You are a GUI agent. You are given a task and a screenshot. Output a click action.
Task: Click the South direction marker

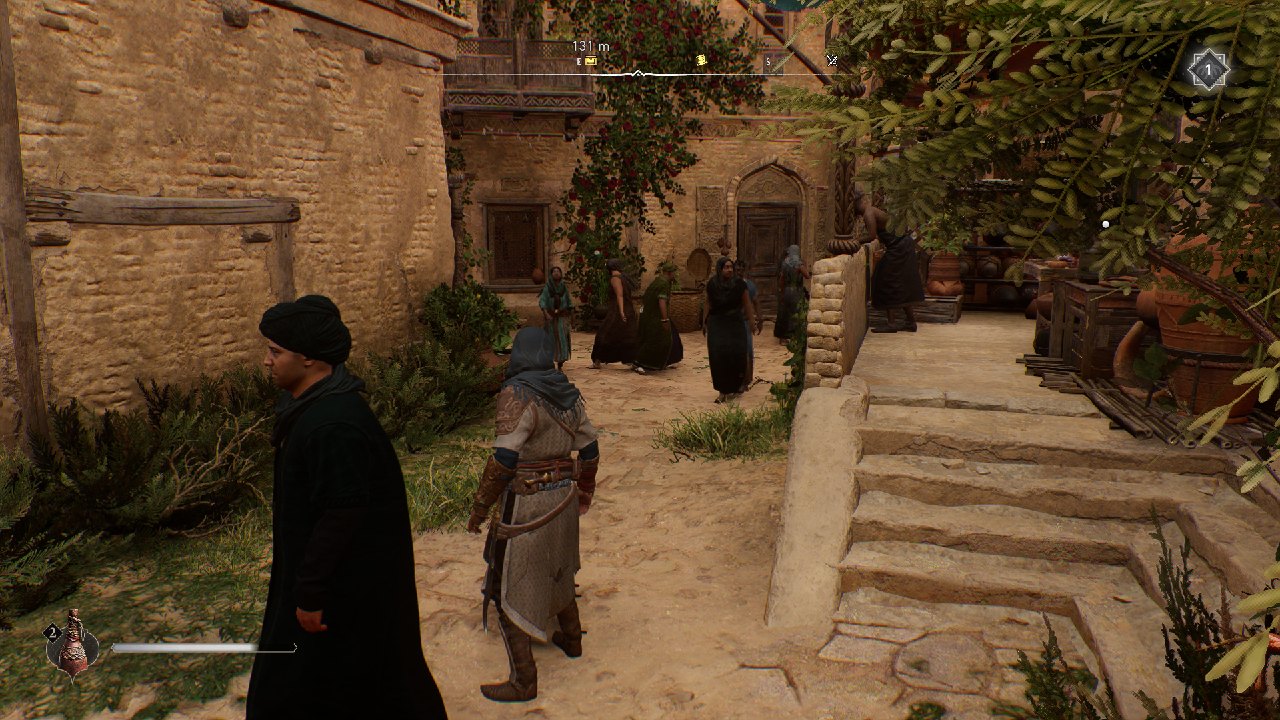tap(768, 60)
